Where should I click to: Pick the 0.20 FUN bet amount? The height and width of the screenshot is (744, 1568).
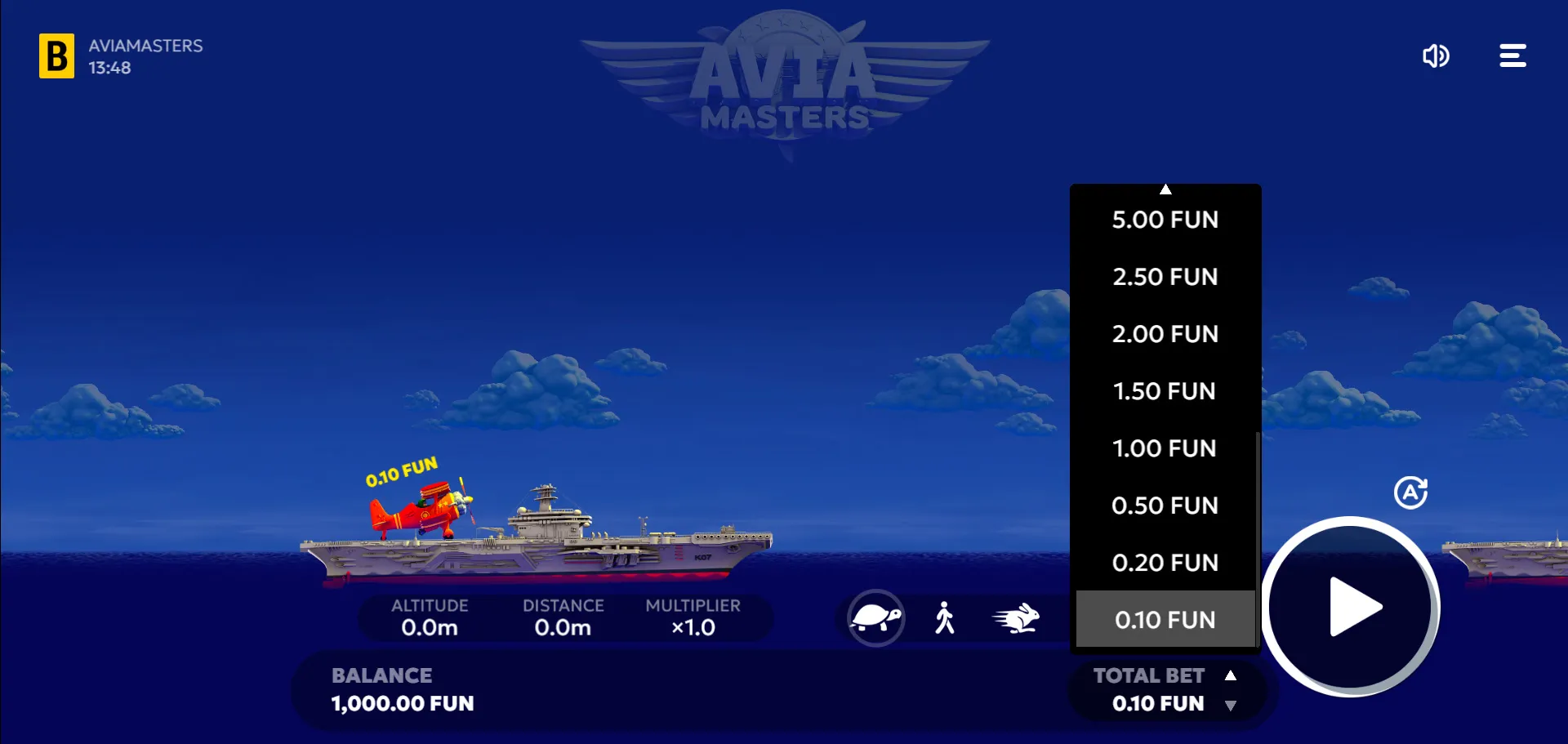pos(1165,563)
